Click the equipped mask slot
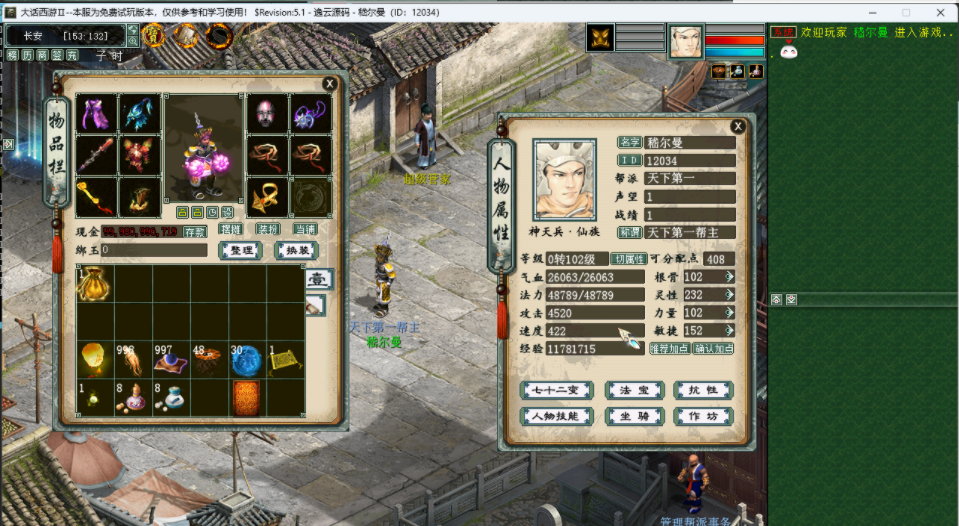959x526 pixels. click(266, 114)
